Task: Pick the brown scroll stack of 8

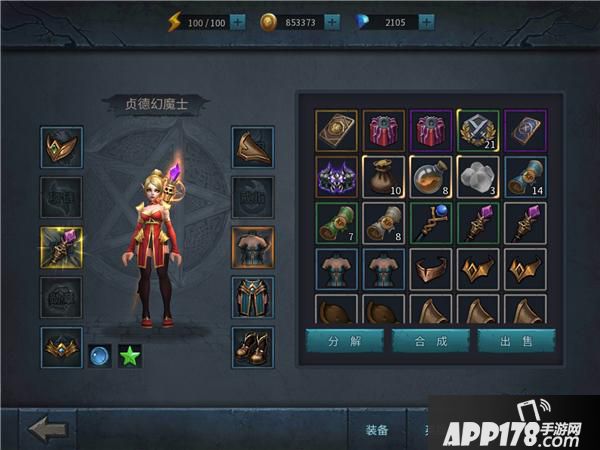Action: point(384,222)
